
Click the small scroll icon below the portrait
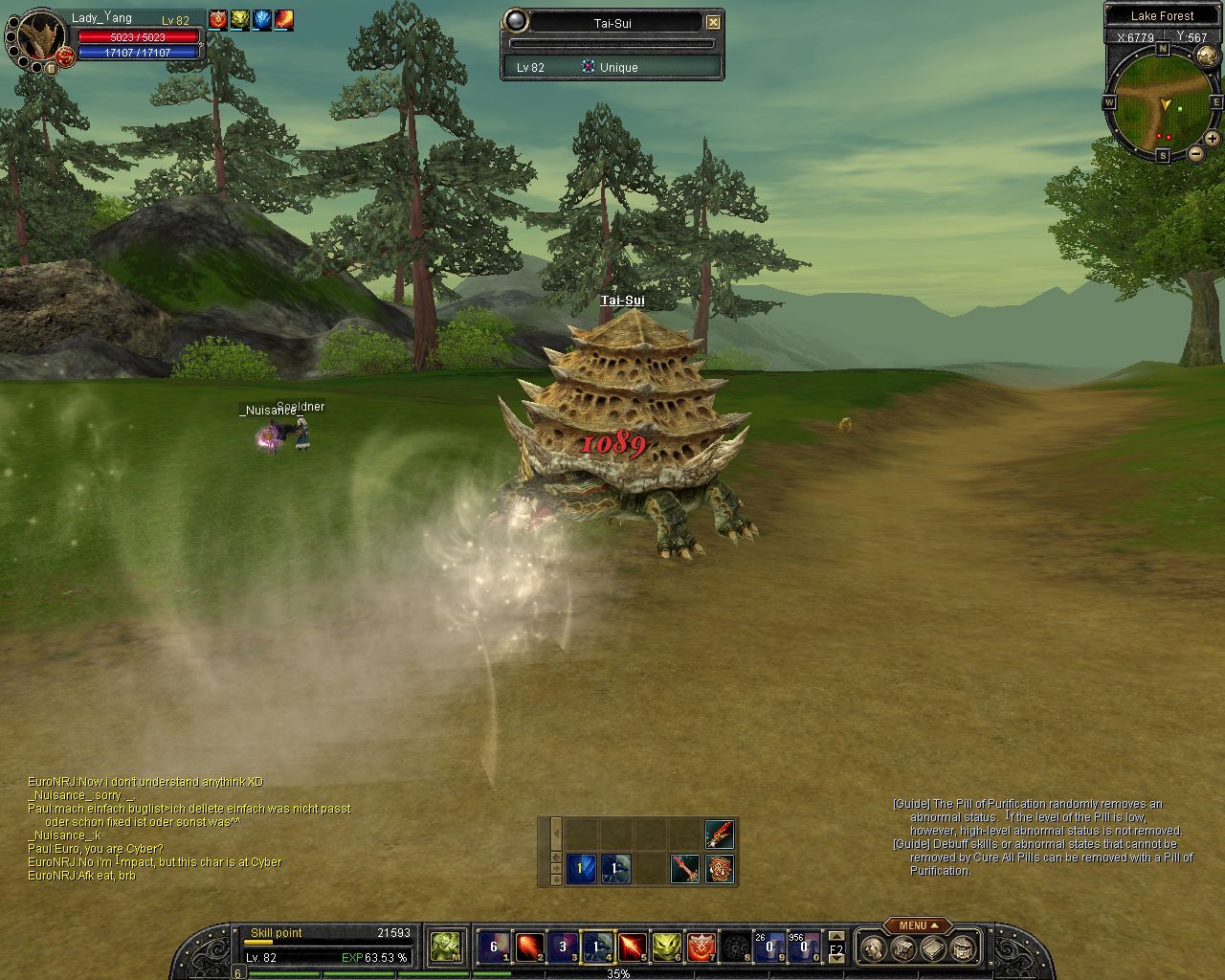pos(50,68)
